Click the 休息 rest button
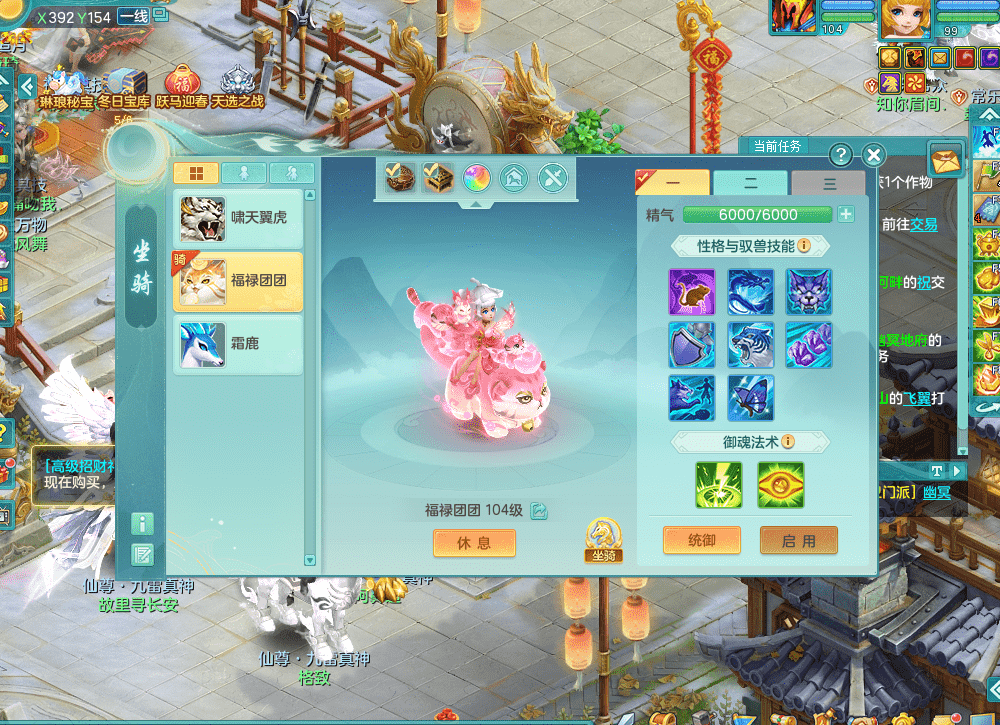This screenshot has height=725, width=1000. pyautogui.click(x=474, y=542)
